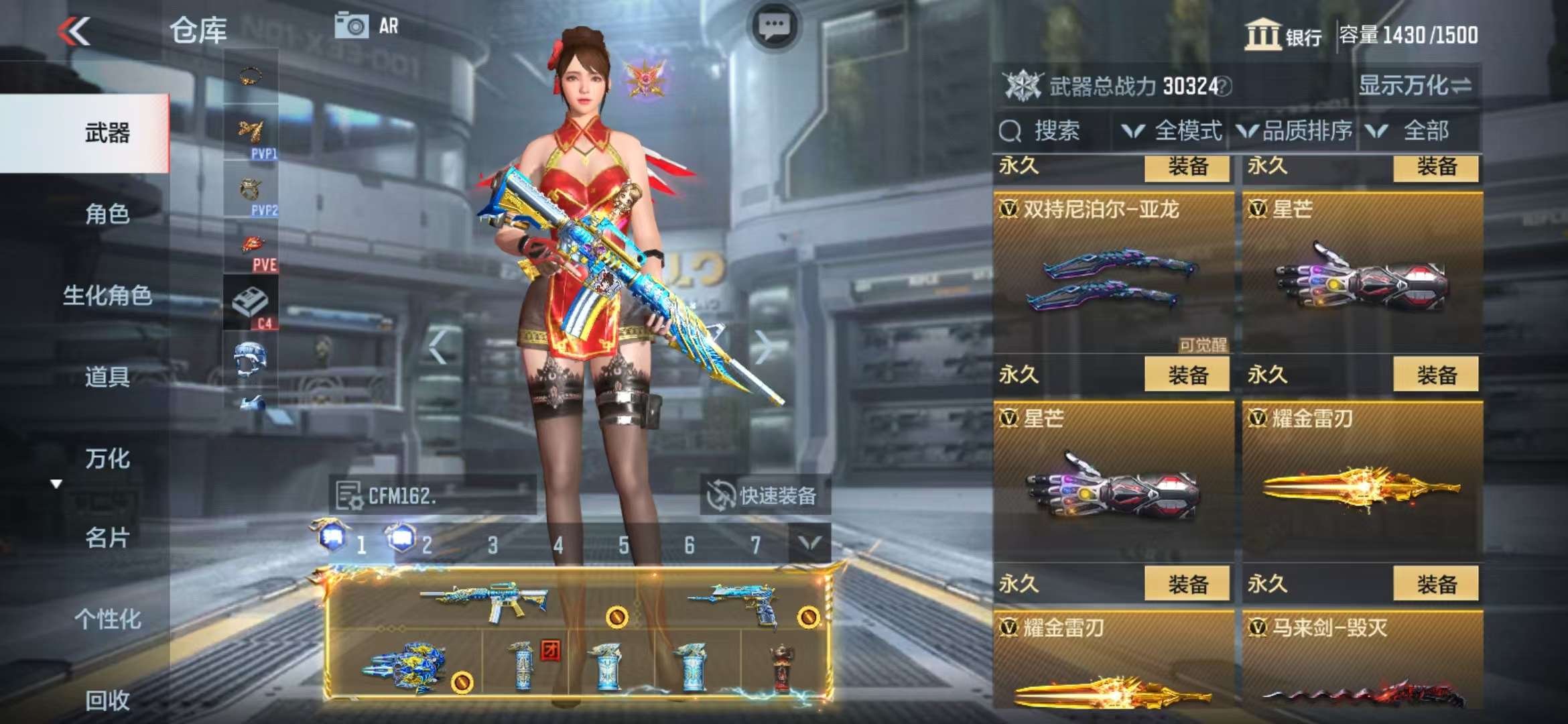Go back with the double-arrow button
The height and width of the screenshot is (724, 1568).
tap(74, 32)
